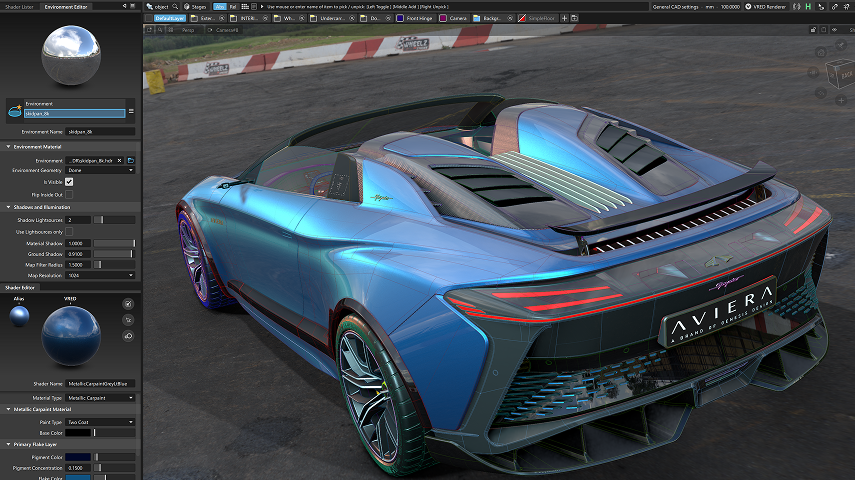The height and width of the screenshot is (480, 855).
Task: Select the Alias shader preview sphere
Action: (x=20, y=316)
